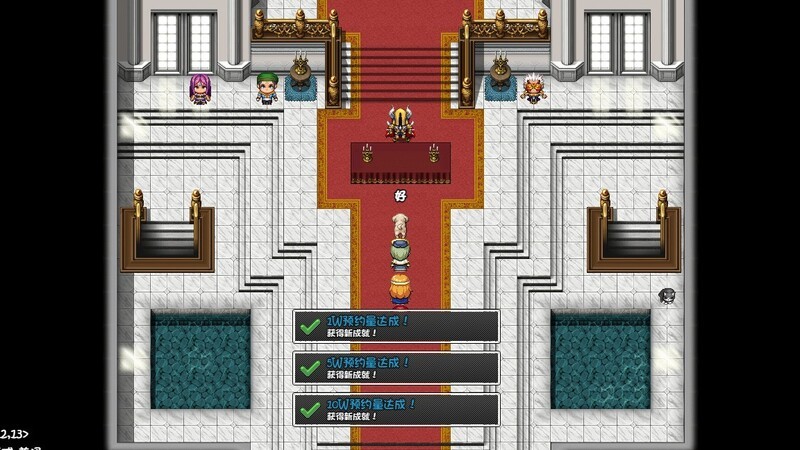The height and width of the screenshot is (450, 800).
Task: Click the 1W预约量达成 achievement notification
Action: [x=396, y=326]
